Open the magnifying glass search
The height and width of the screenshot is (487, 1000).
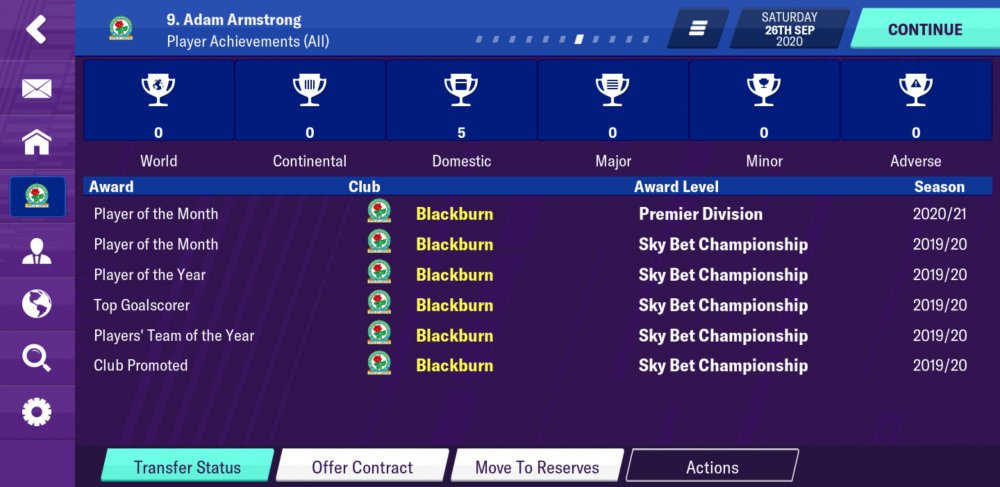pos(37,357)
